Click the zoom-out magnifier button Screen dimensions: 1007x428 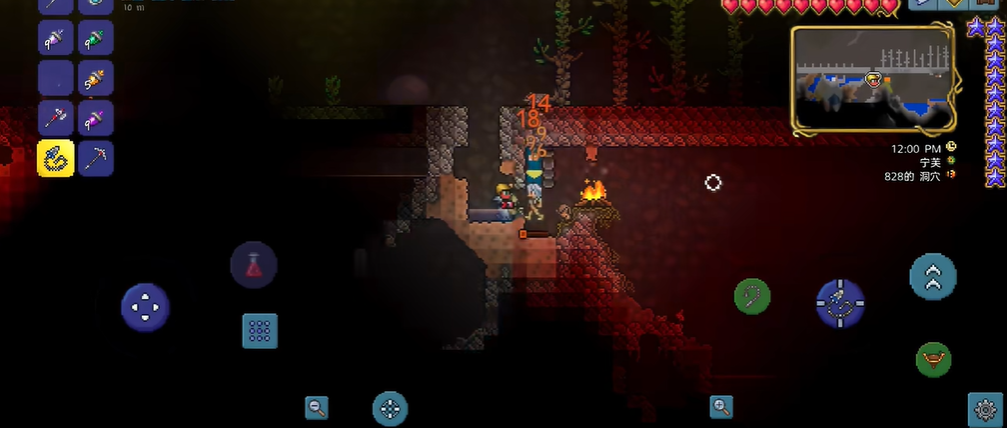pyautogui.click(x=317, y=406)
